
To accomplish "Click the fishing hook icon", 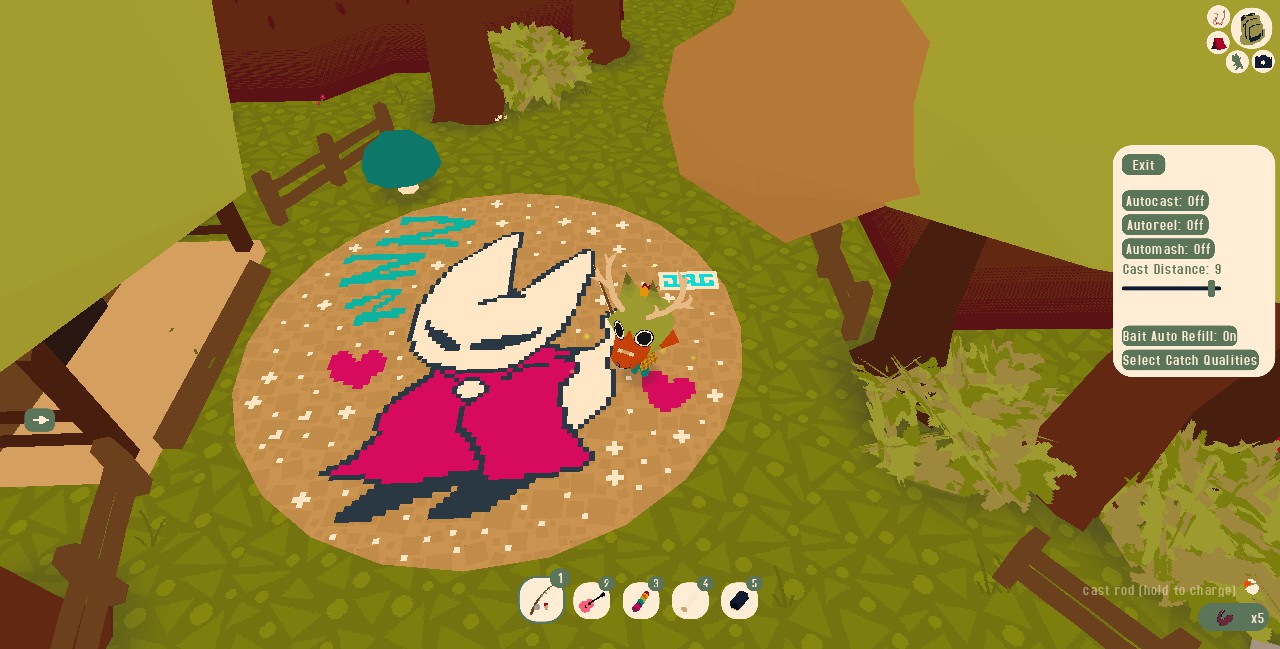I will [x=1218, y=17].
